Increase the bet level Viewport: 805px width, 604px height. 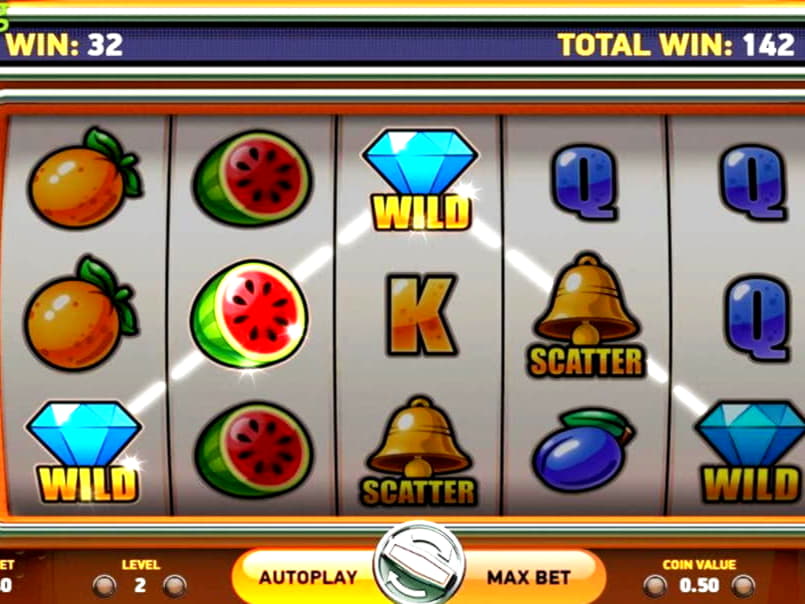coord(174,586)
